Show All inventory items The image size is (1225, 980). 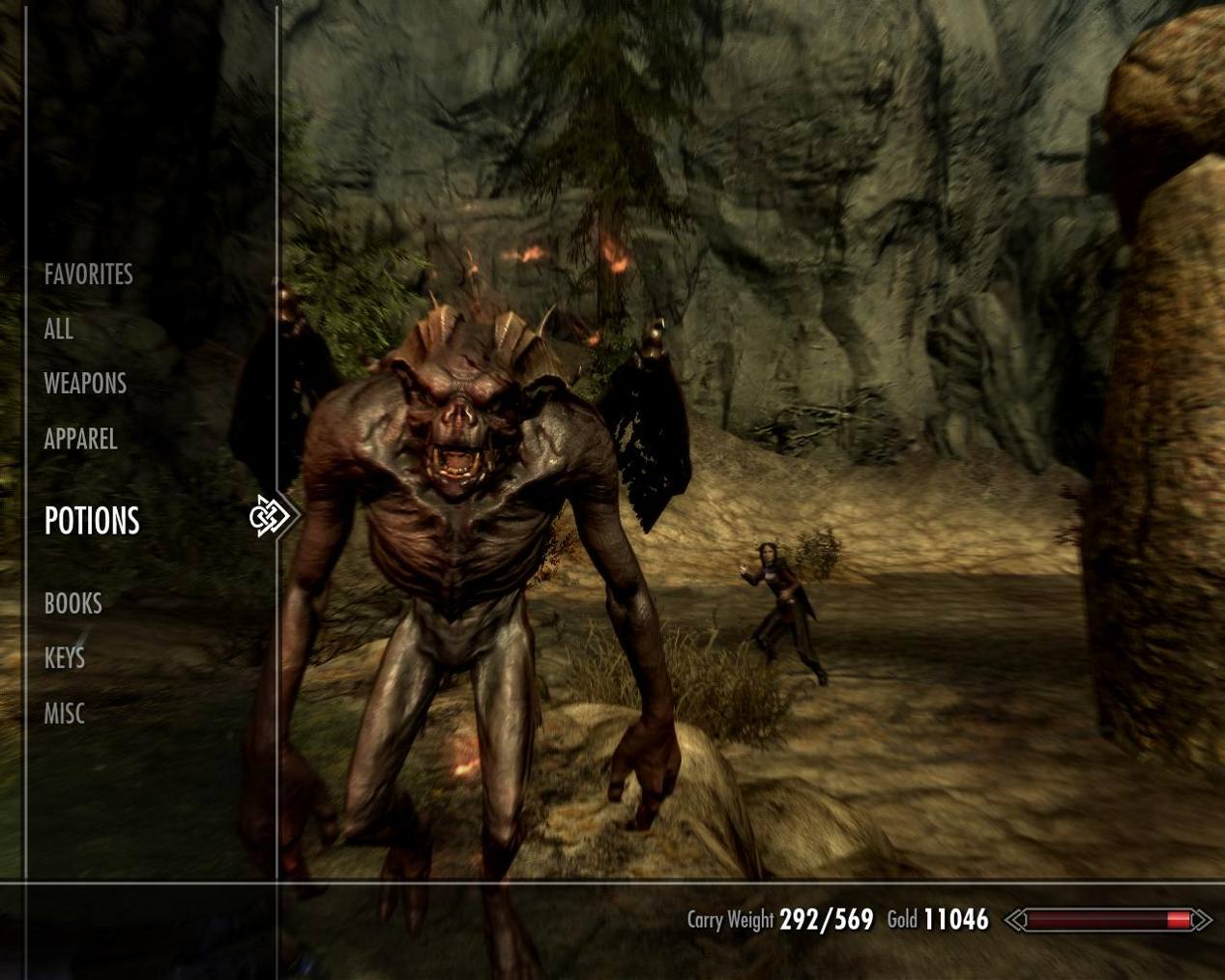(x=58, y=330)
